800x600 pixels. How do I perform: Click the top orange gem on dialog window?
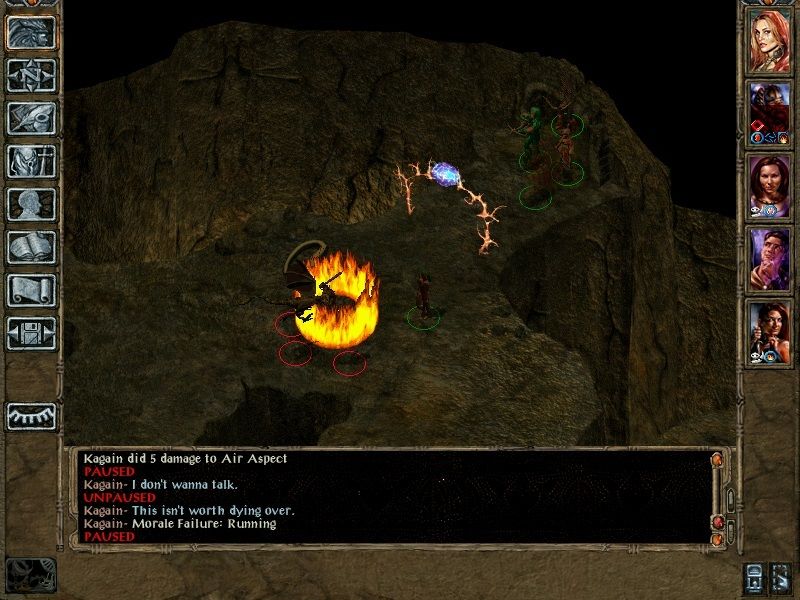click(x=716, y=459)
